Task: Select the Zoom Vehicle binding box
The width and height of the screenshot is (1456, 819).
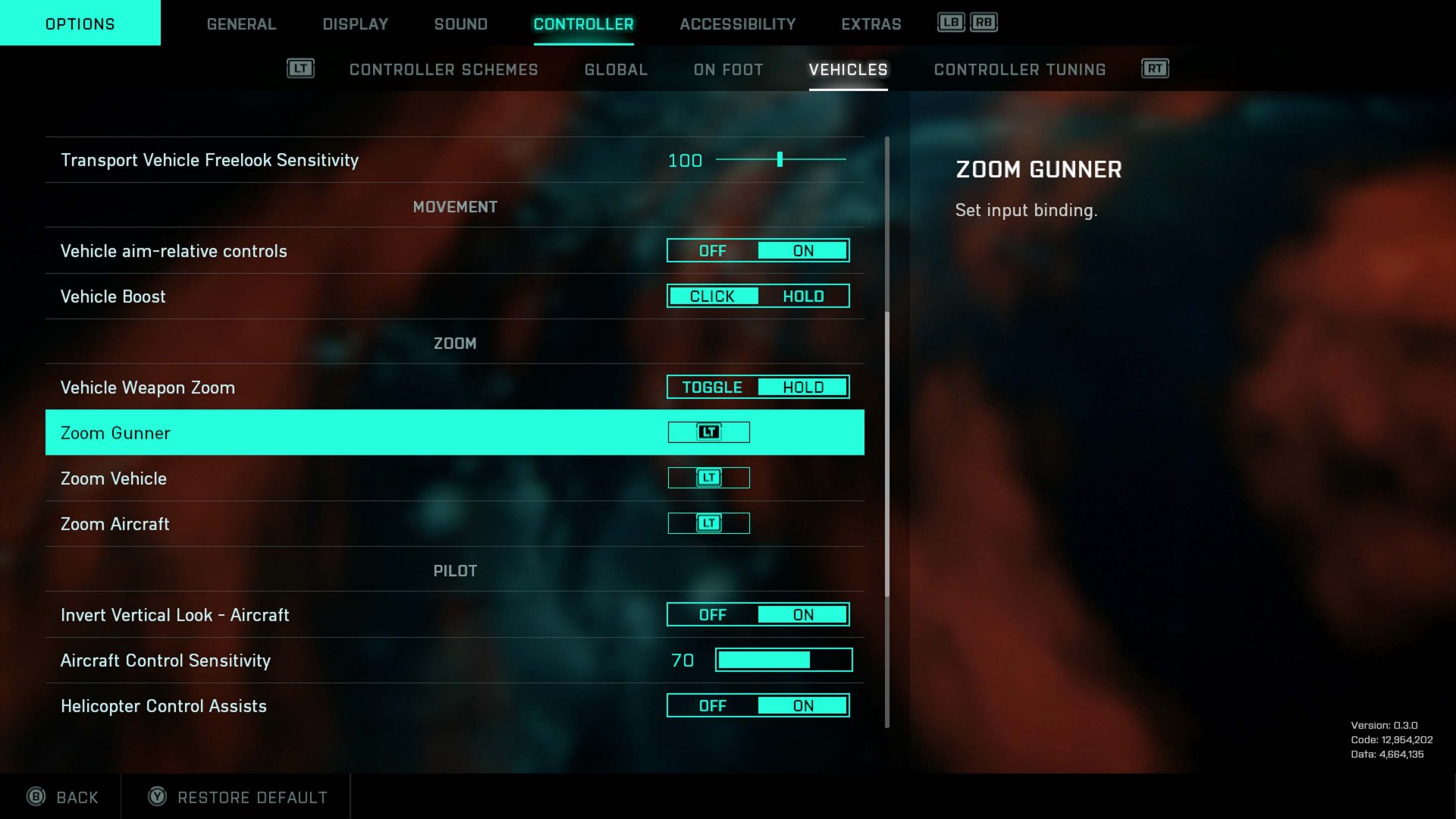Action: coord(708,478)
